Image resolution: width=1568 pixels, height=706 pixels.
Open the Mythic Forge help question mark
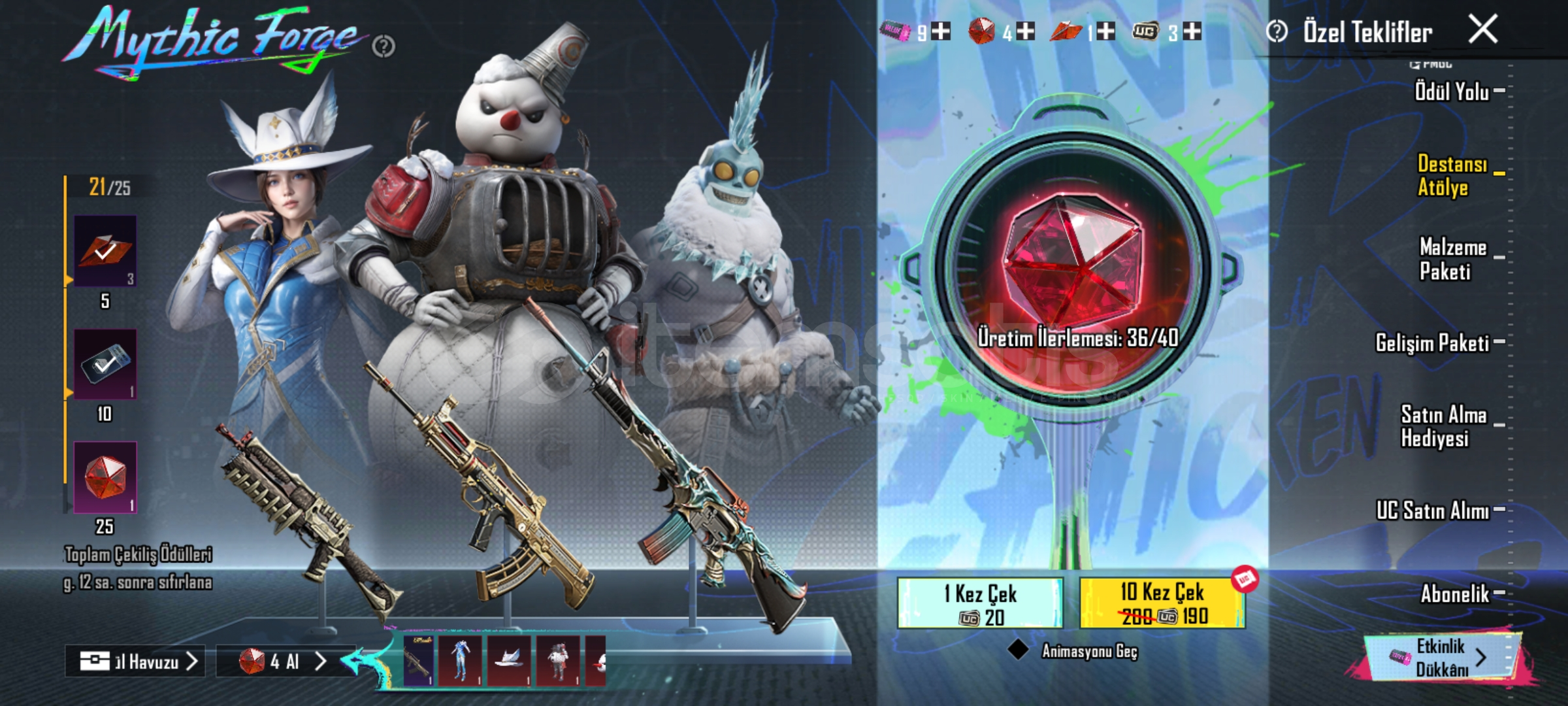[384, 46]
